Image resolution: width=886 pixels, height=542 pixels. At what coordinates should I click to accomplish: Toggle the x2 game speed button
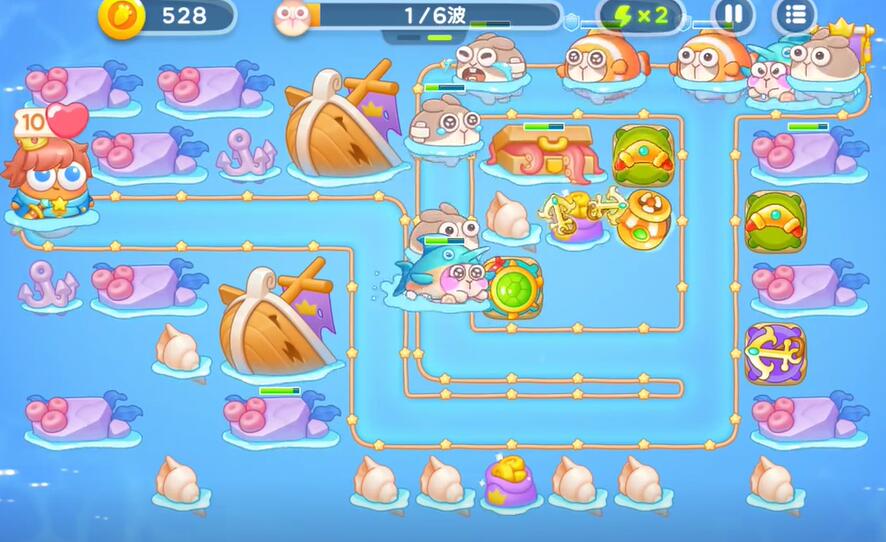point(641,16)
